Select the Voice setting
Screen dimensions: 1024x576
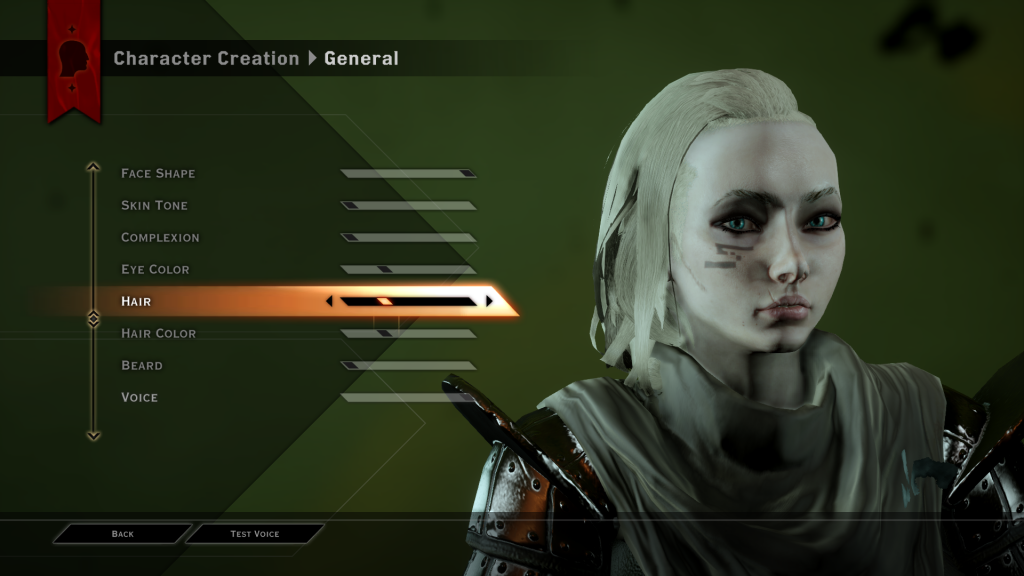(139, 398)
